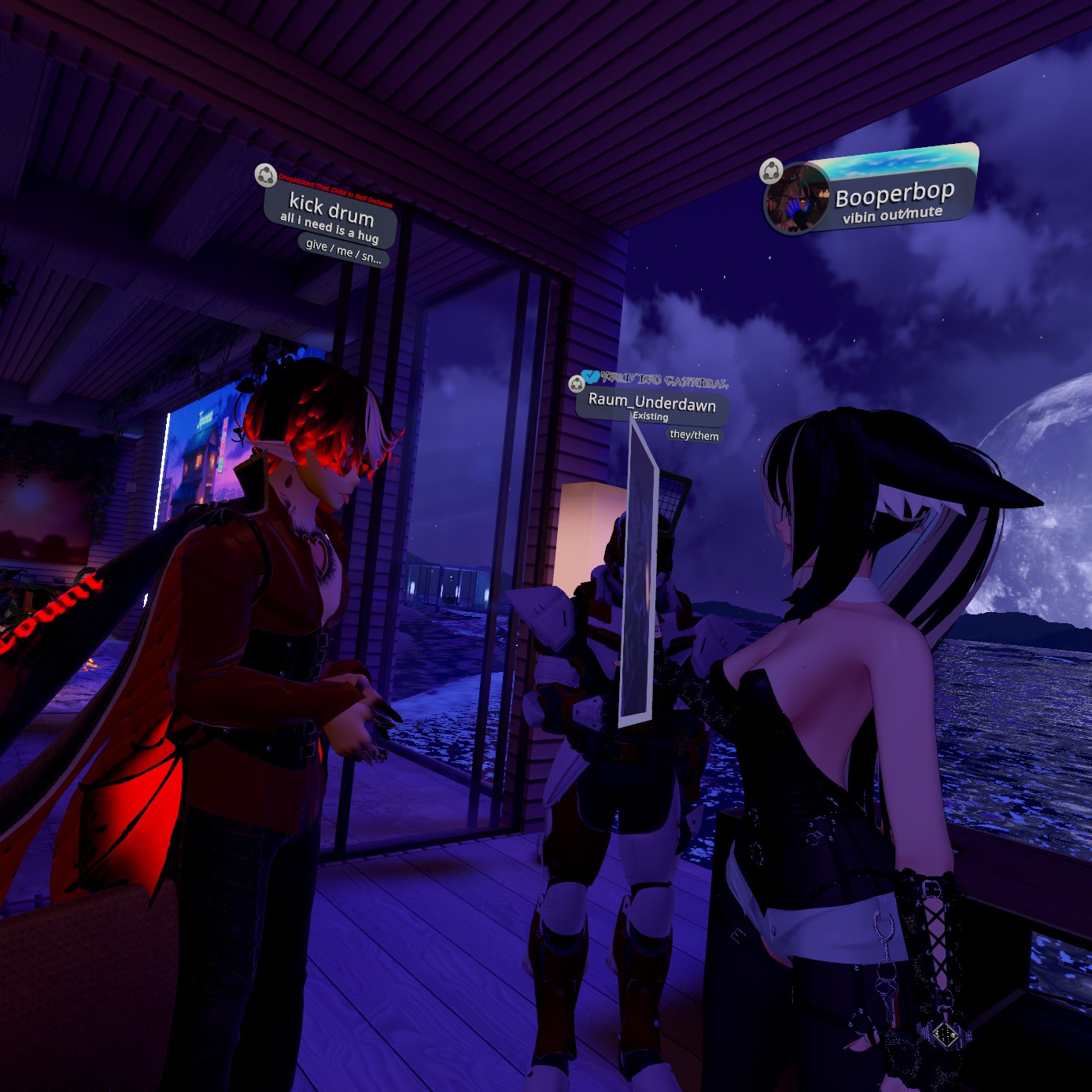
Task: Click Booperbop's round profile picture
Action: 797,200
